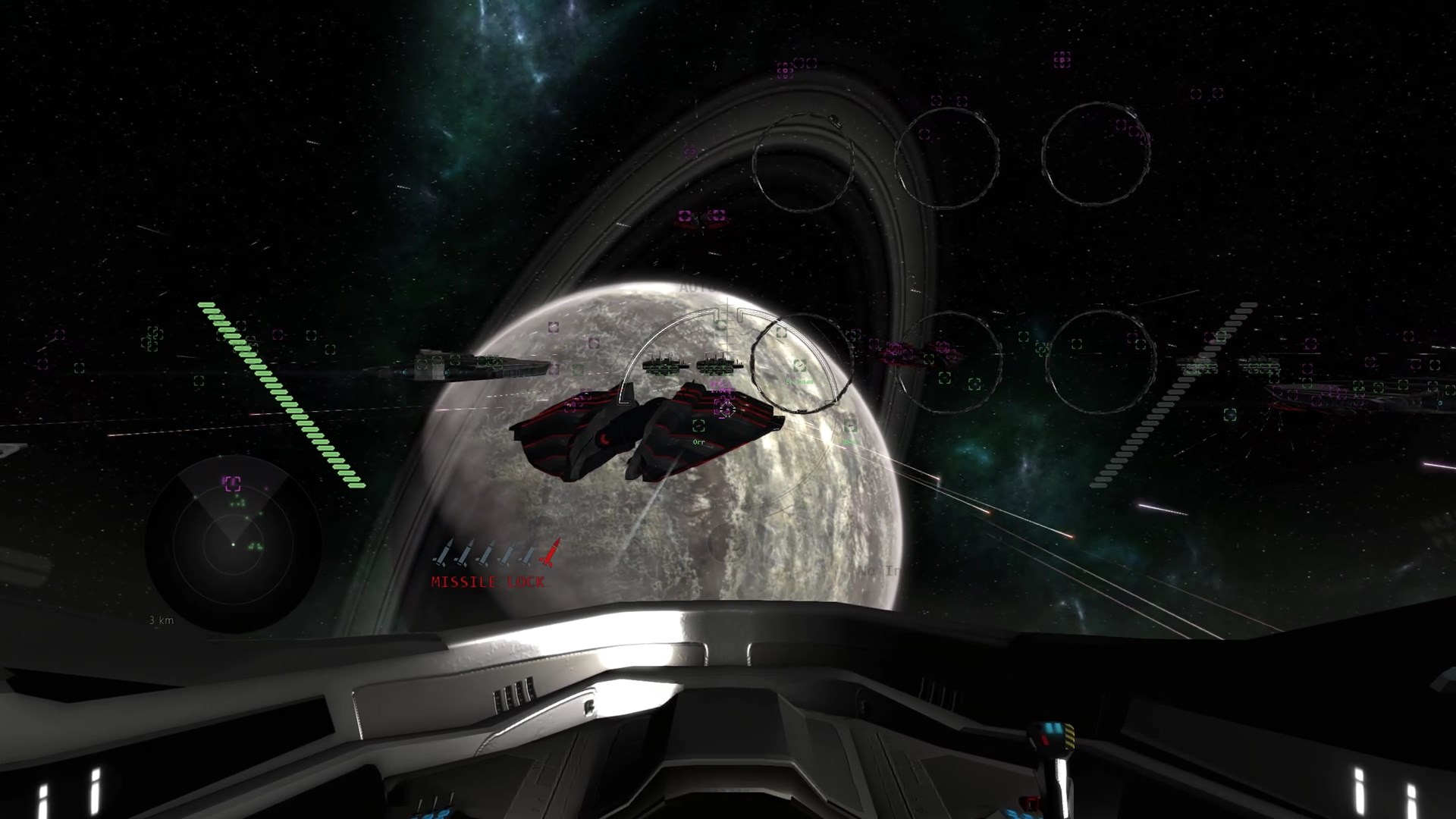Click the circular radar display
Screen dimensions: 1456x819
point(233,544)
